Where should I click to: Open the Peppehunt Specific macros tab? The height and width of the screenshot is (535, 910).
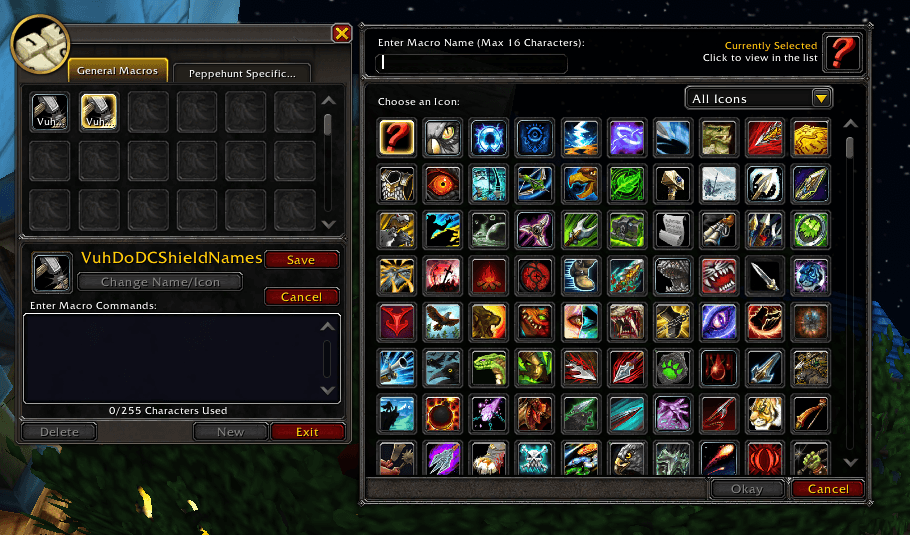point(242,73)
